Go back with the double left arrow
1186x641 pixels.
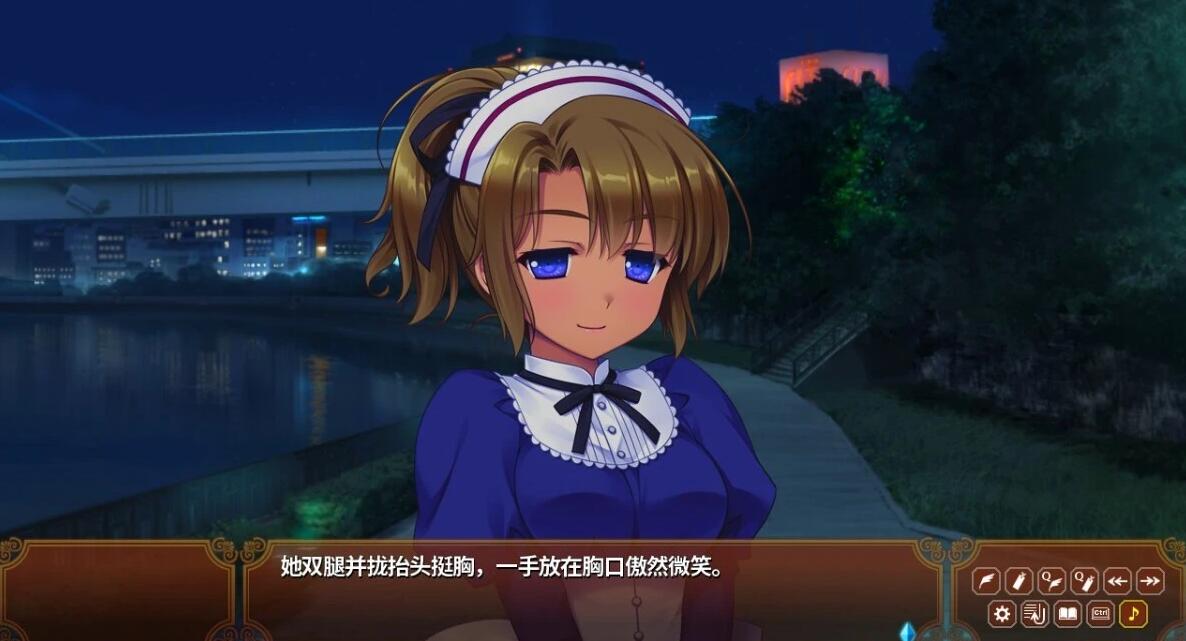click(x=1117, y=581)
